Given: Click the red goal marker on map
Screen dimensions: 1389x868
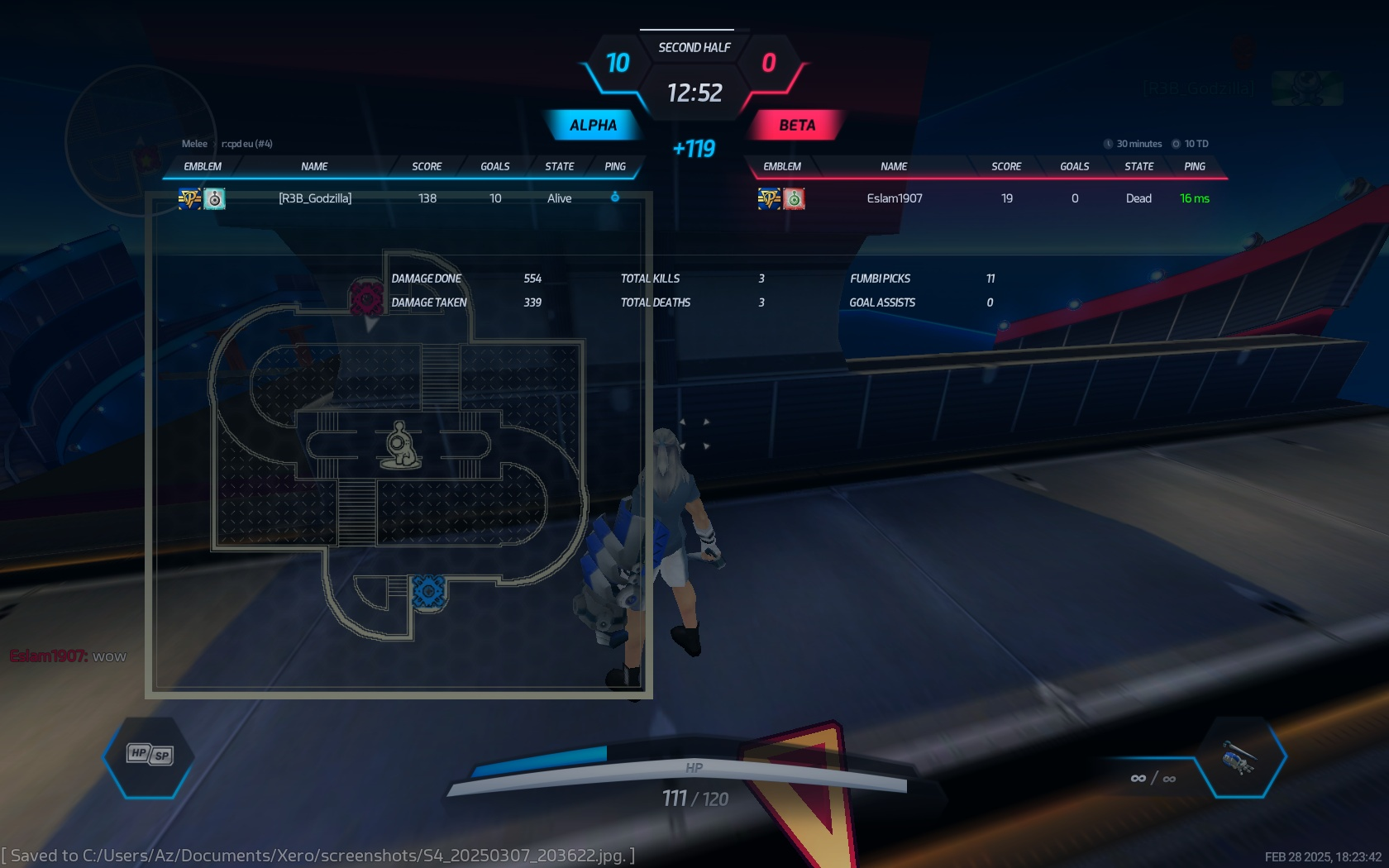Looking at the screenshot, I should coord(366,298).
